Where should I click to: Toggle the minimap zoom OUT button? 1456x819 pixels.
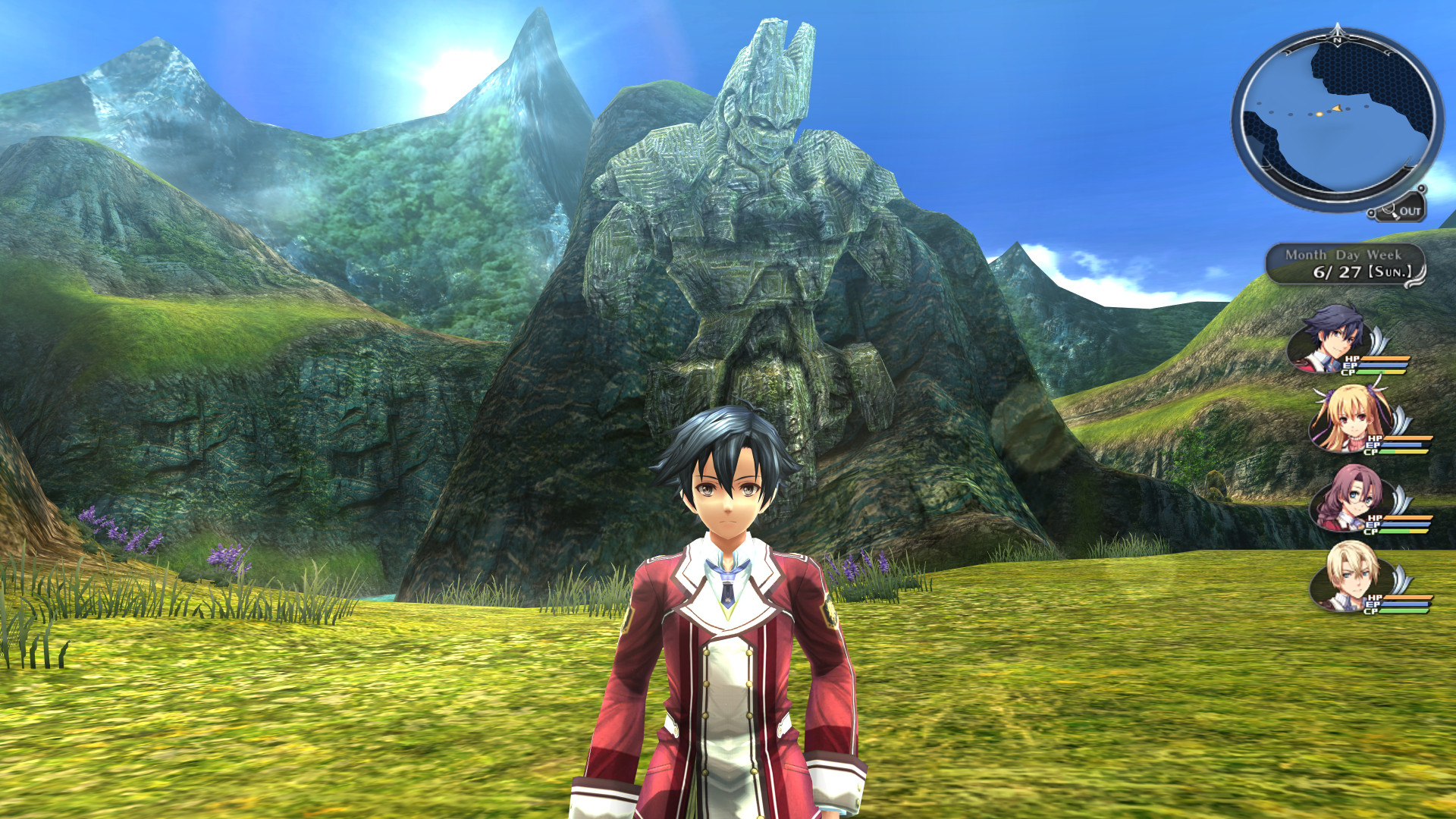pos(1401,211)
